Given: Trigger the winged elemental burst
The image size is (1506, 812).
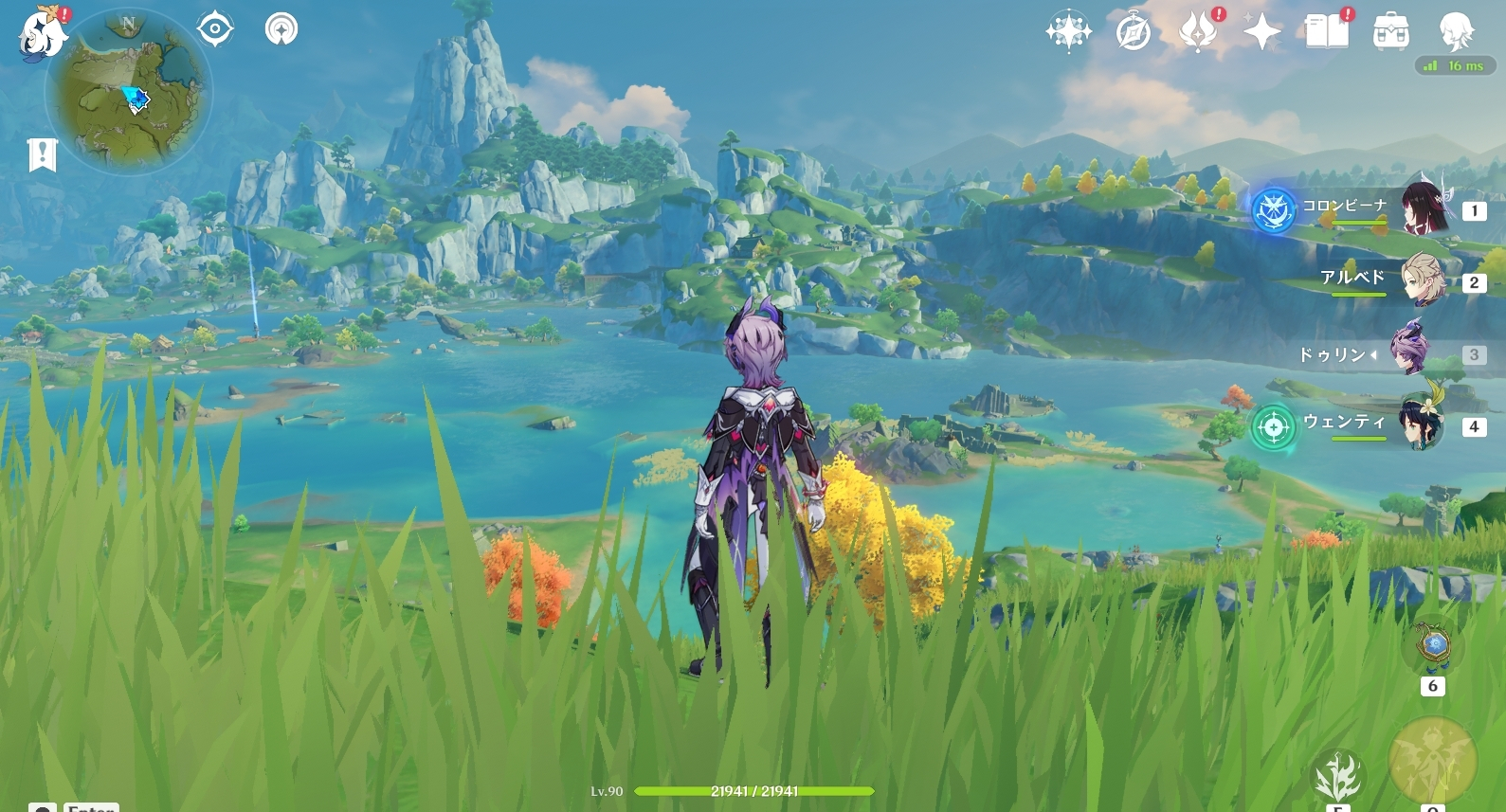Looking at the screenshot, I should coord(1432,760).
